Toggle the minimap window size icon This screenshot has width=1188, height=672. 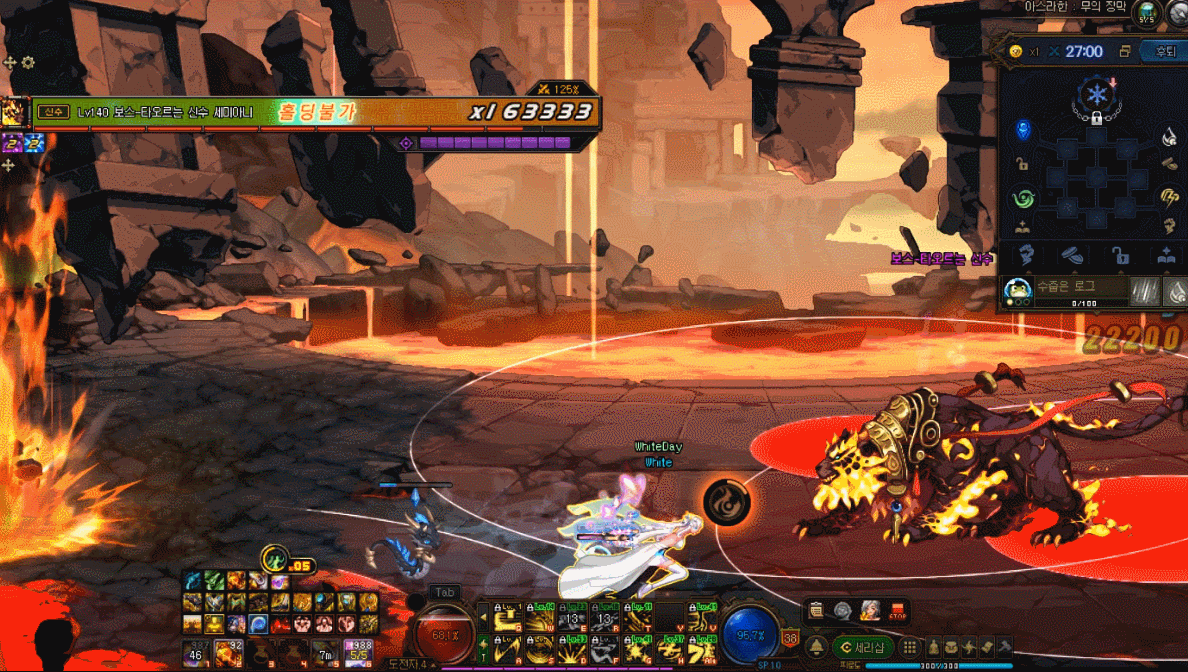pos(1125,52)
